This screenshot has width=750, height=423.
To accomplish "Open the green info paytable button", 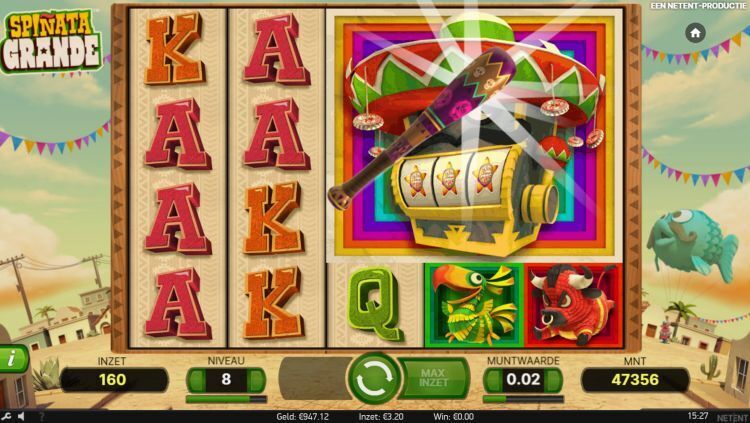I will 12,357.
